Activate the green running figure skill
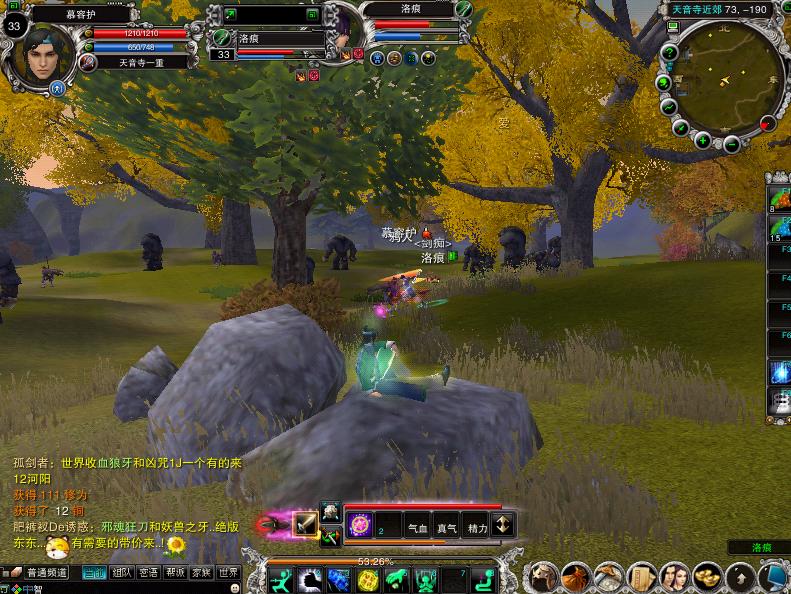Screen dimensions: 791x594 (x=282, y=580)
